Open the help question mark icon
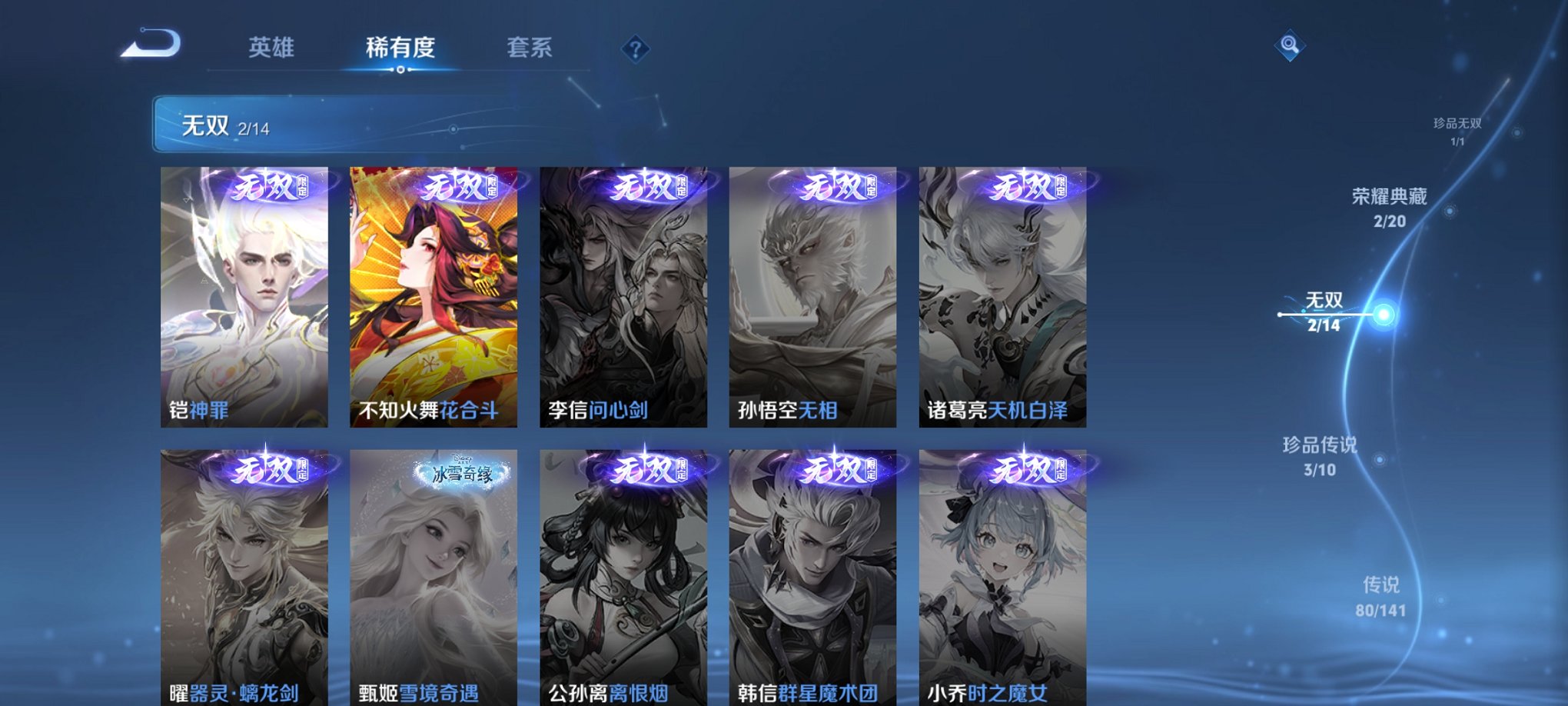This screenshot has width=1568, height=706. [x=634, y=50]
